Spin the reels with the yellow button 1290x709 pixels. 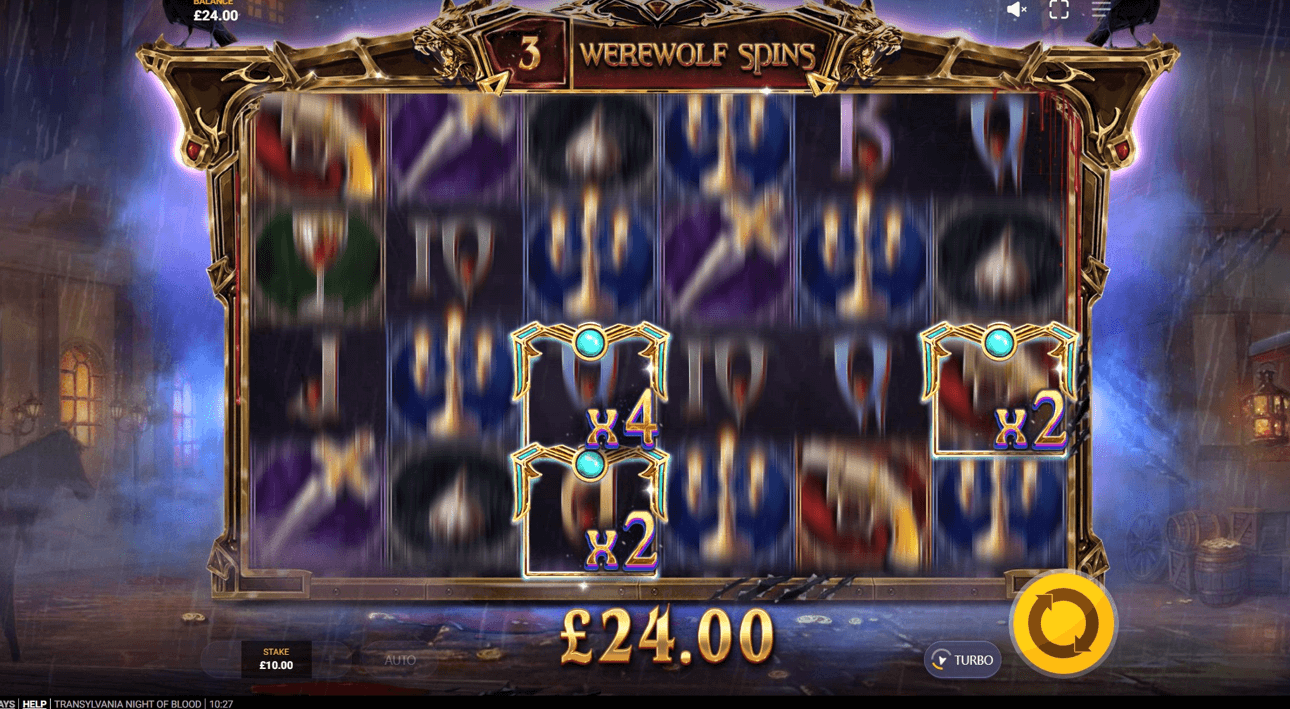(1063, 623)
